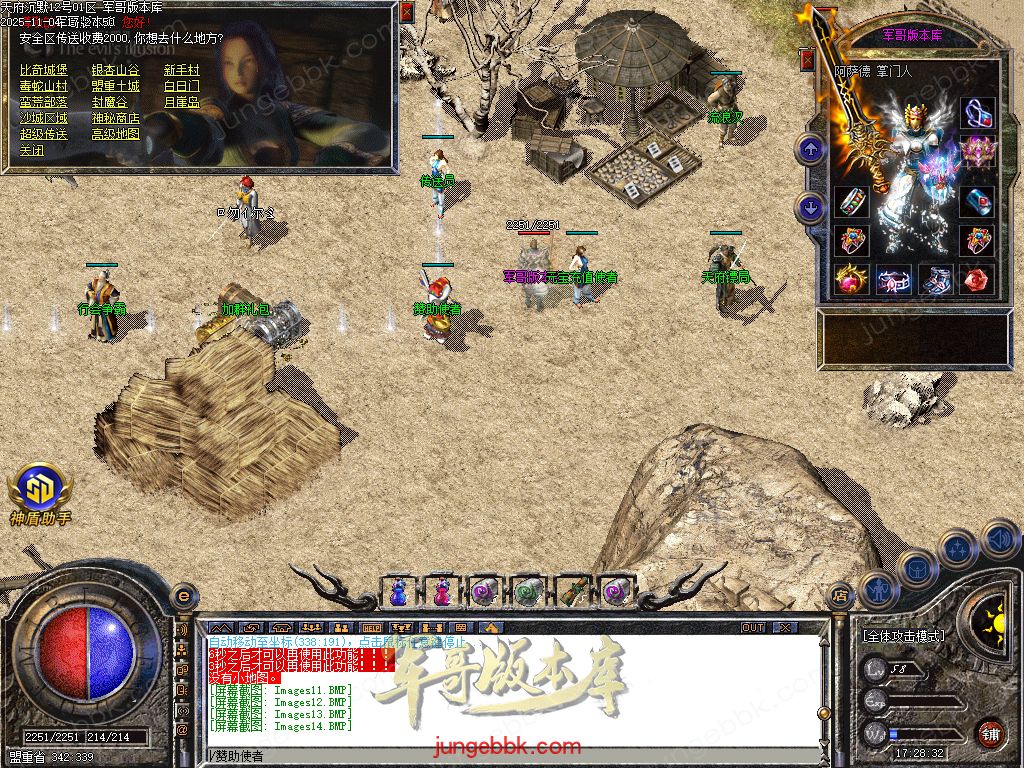This screenshot has height=768, width=1024.
Task: Travel to 毒蛇山村
Action: click(x=44, y=86)
